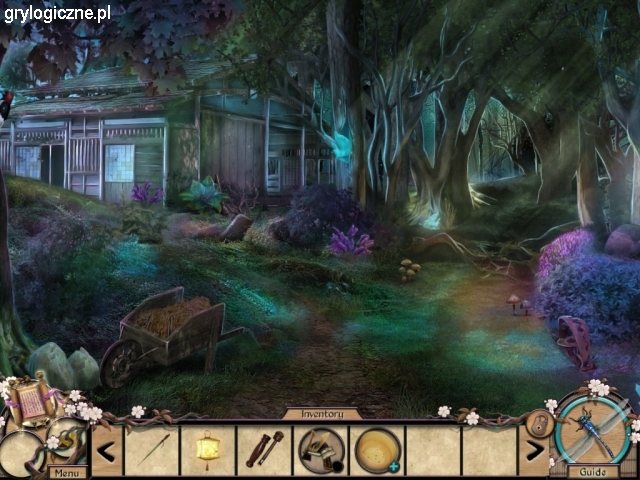Click the dragonfly hint button

coord(593,426)
